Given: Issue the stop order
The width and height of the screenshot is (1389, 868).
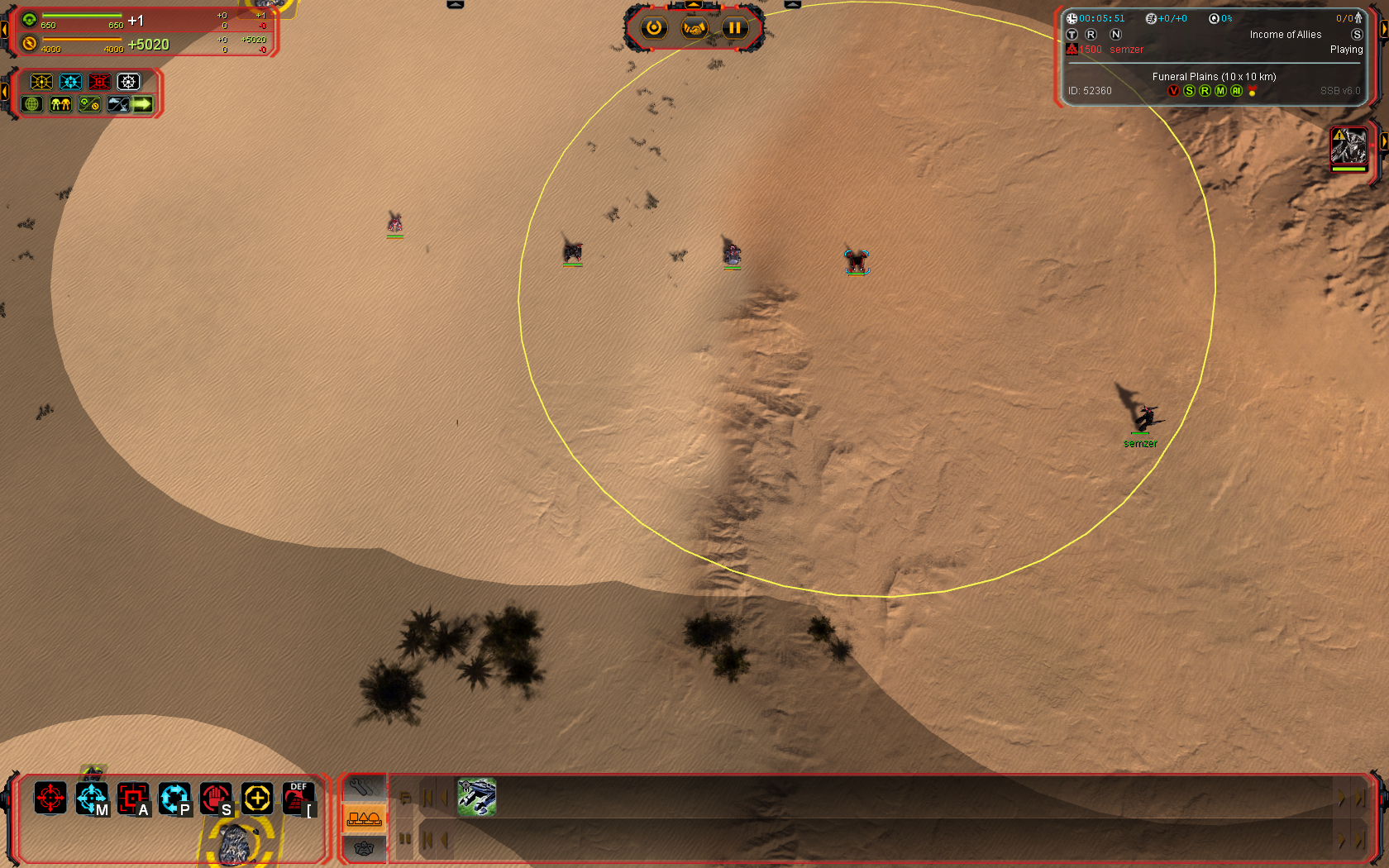Looking at the screenshot, I should click(216, 799).
